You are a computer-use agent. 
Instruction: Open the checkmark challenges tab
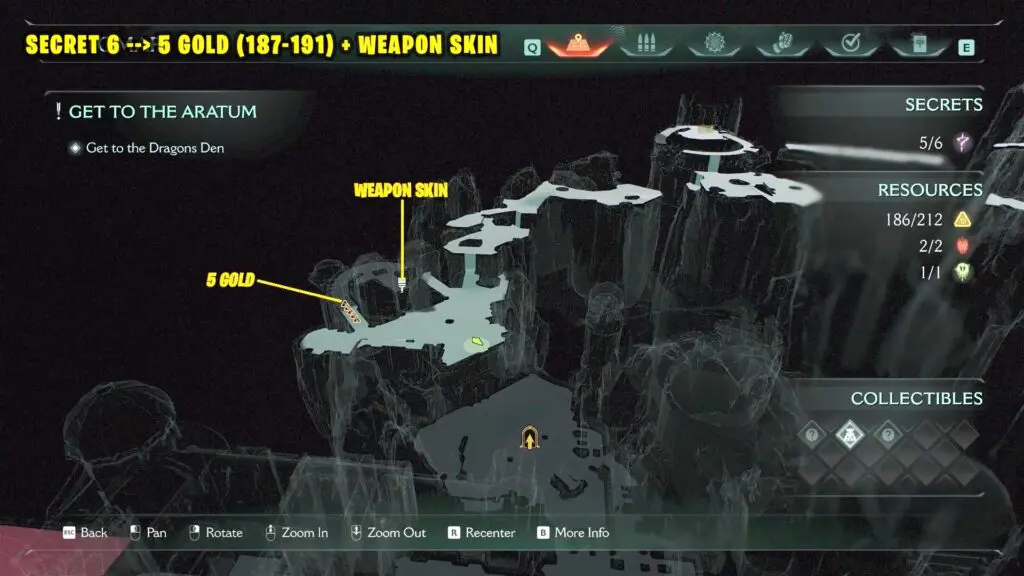point(848,45)
